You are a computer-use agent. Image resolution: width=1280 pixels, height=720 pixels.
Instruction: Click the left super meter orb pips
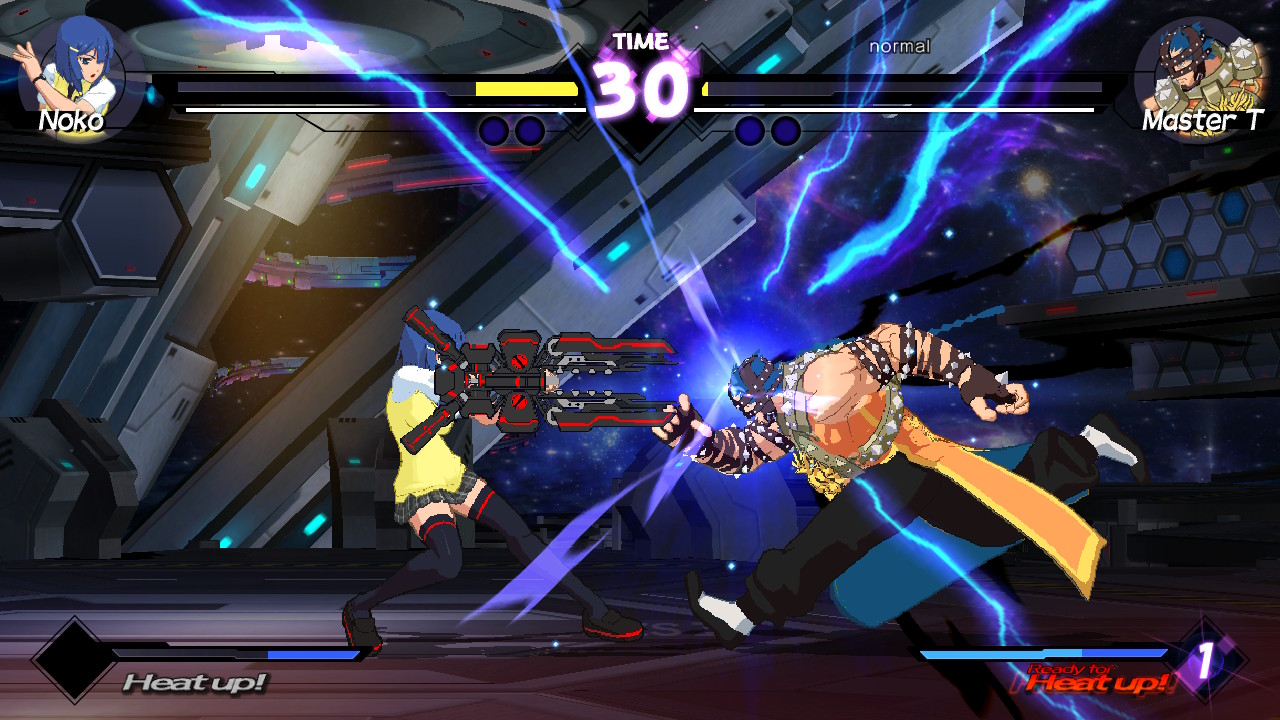(512, 129)
